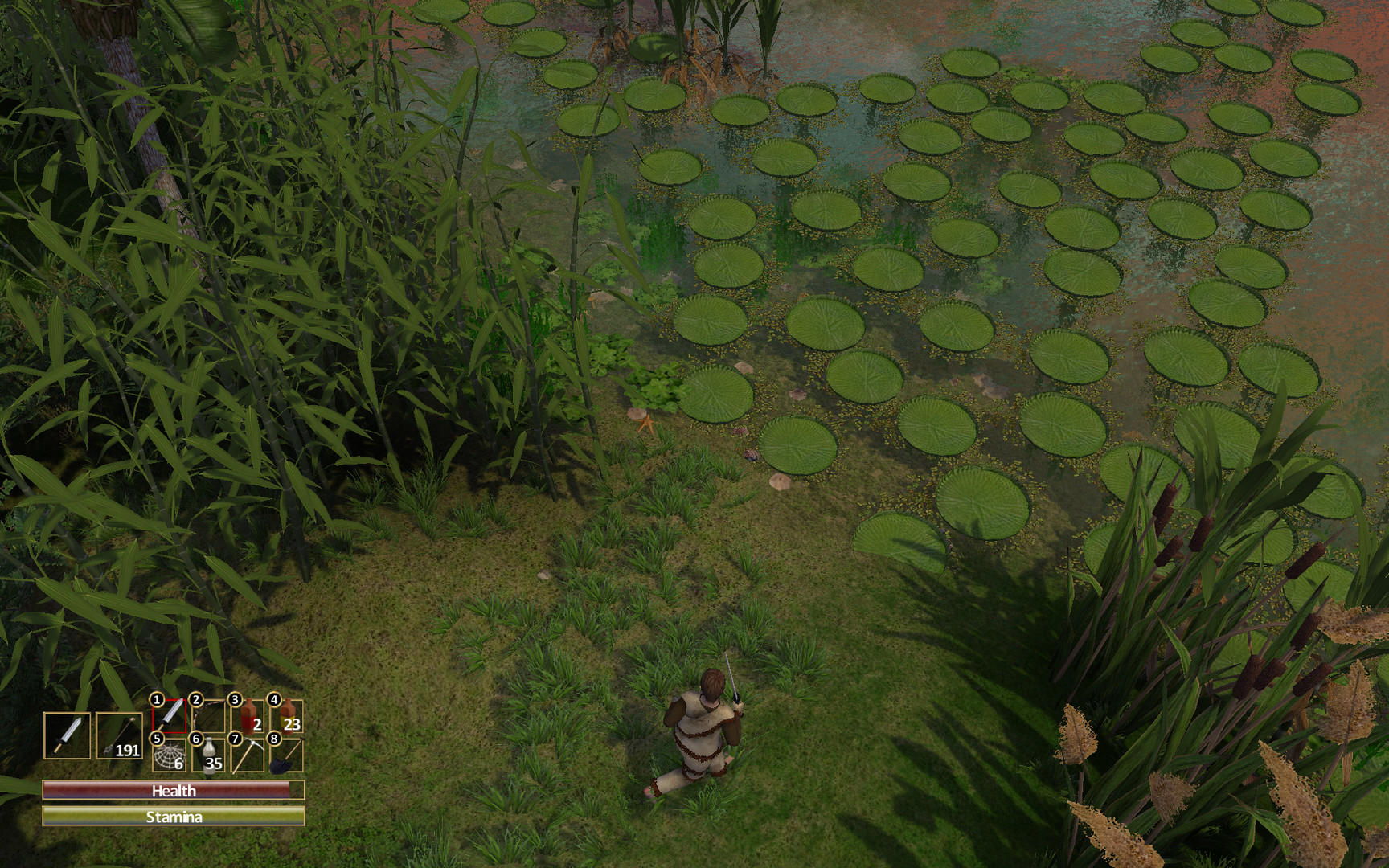Screen dimensions: 1389x868
Task: Click the Stamina bar
Action: tap(175, 816)
